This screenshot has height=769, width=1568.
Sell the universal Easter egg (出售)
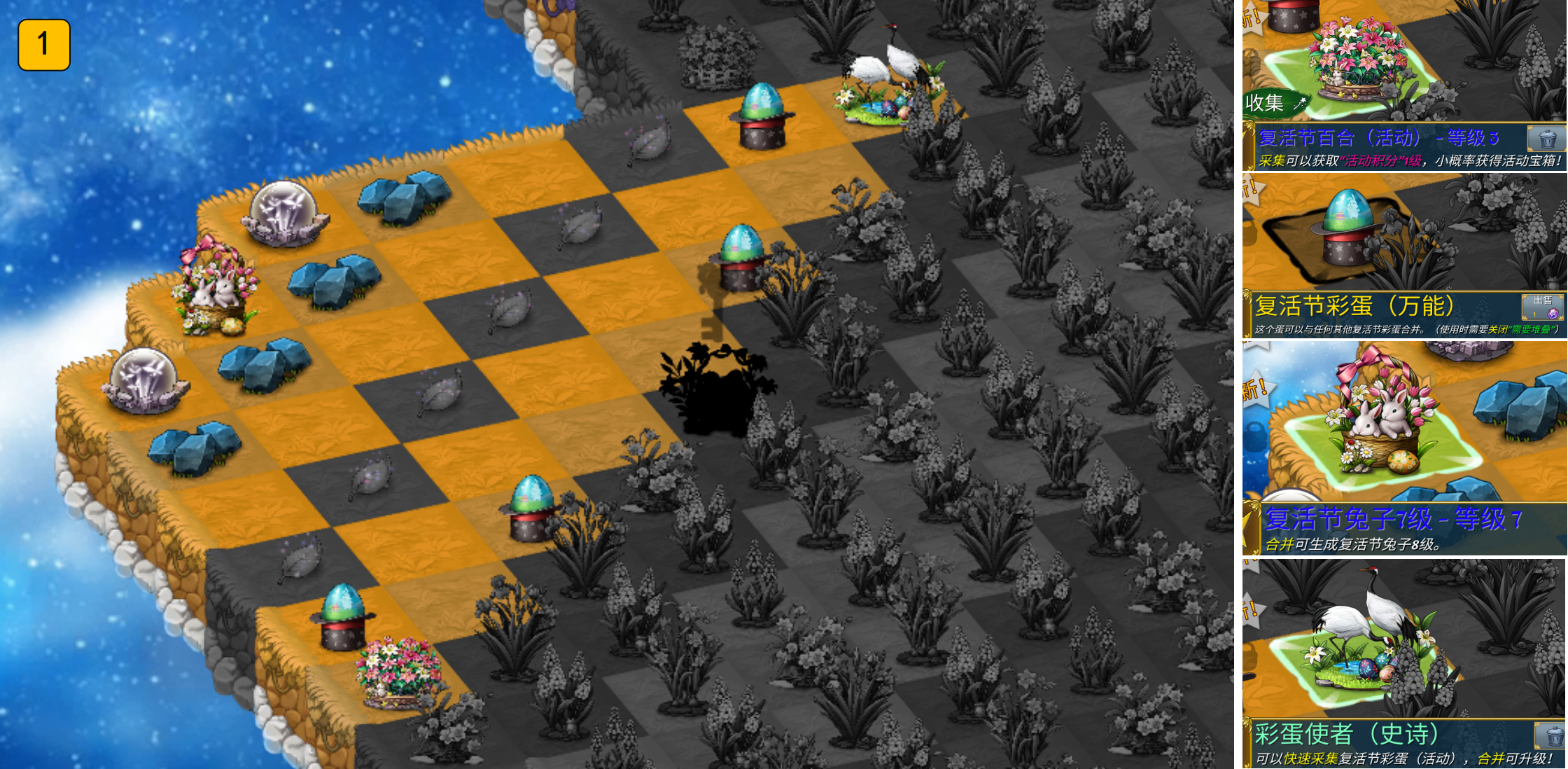pyautogui.click(x=1543, y=306)
